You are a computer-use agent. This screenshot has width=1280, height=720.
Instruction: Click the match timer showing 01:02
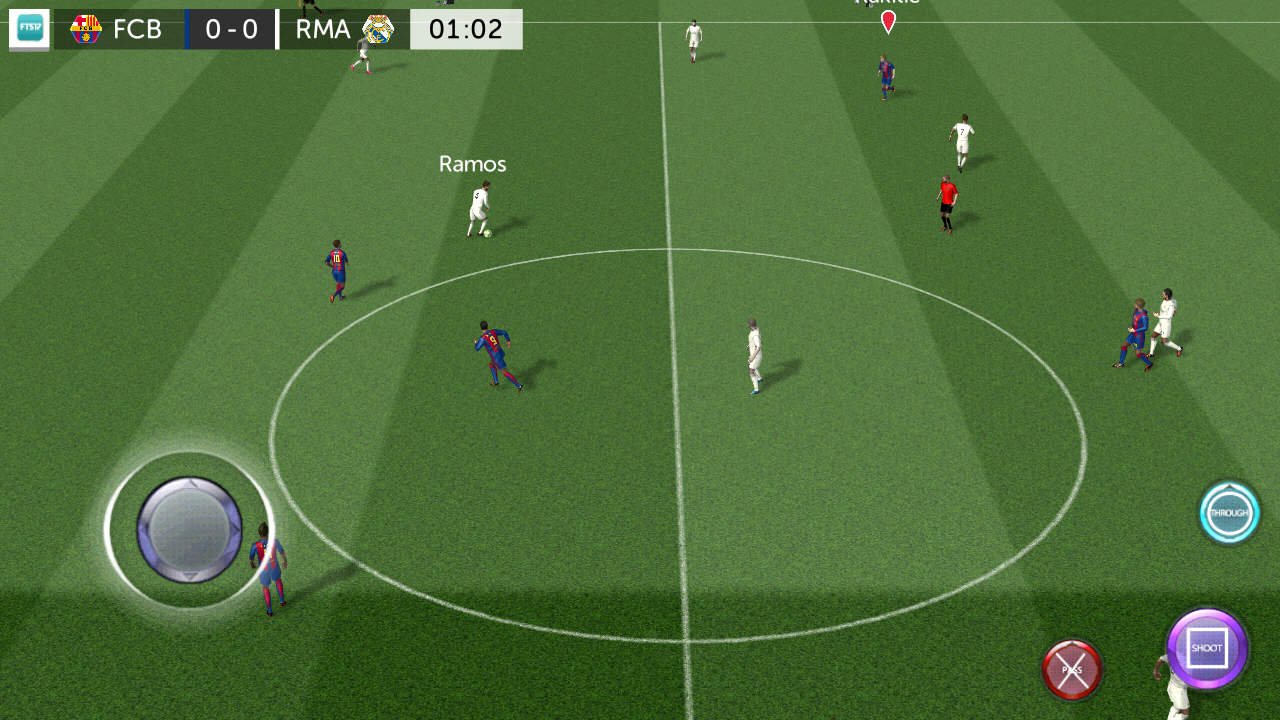466,29
